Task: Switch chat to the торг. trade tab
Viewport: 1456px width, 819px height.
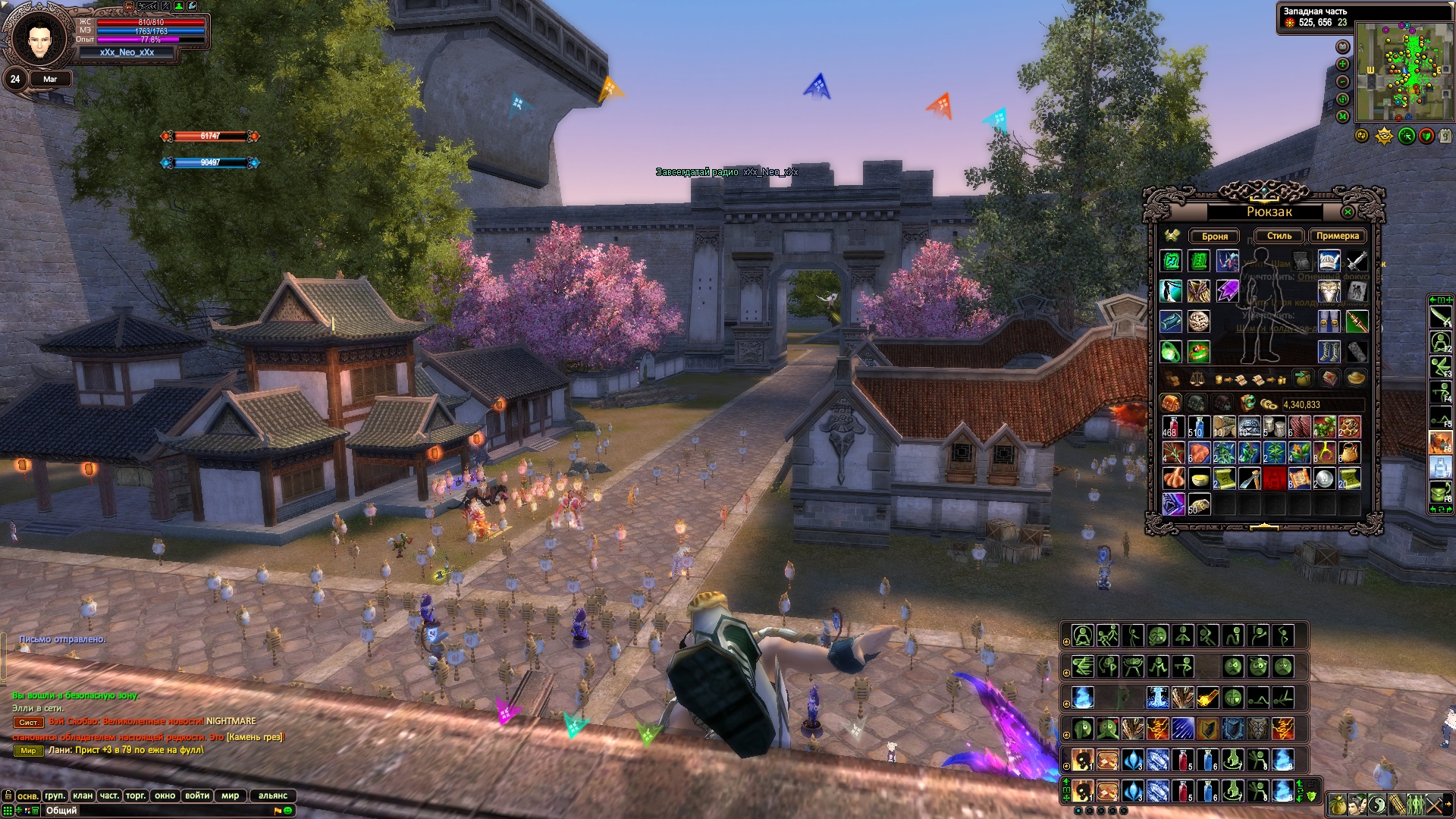Action: (x=136, y=795)
